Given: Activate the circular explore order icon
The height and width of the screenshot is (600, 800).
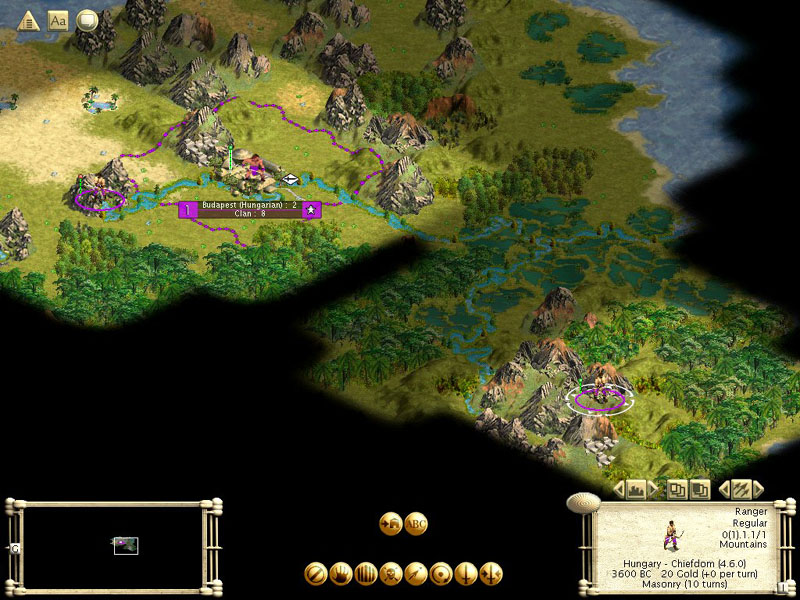Looking at the screenshot, I should [441, 574].
